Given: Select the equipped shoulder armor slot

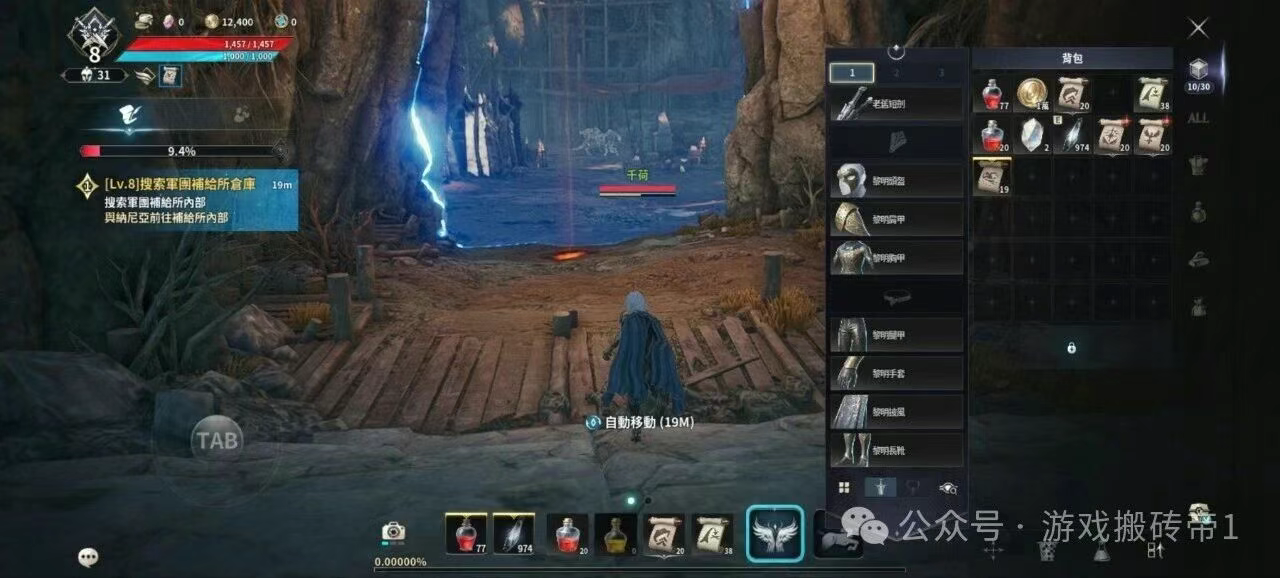Looking at the screenshot, I should pos(896,219).
